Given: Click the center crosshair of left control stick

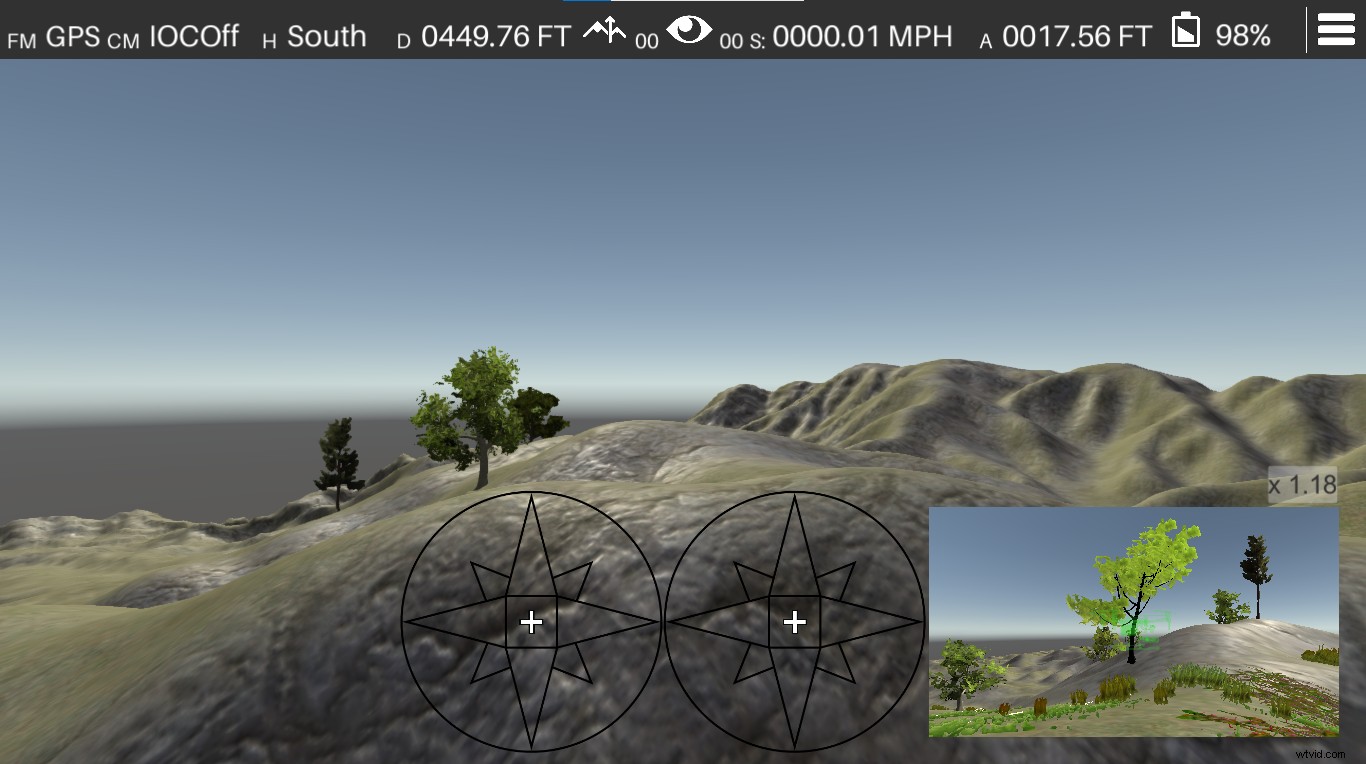Looking at the screenshot, I should pos(531,622).
